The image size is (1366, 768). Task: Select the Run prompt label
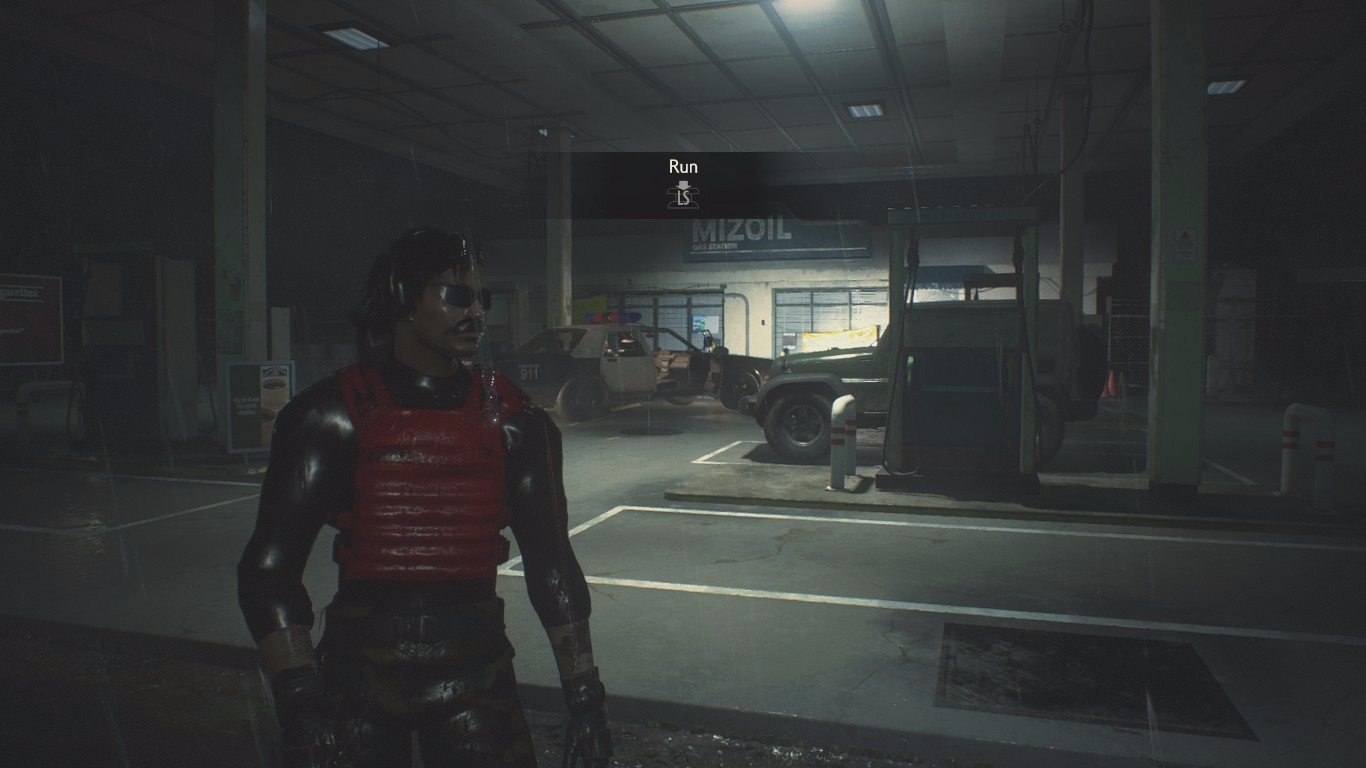tap(683, 167)
